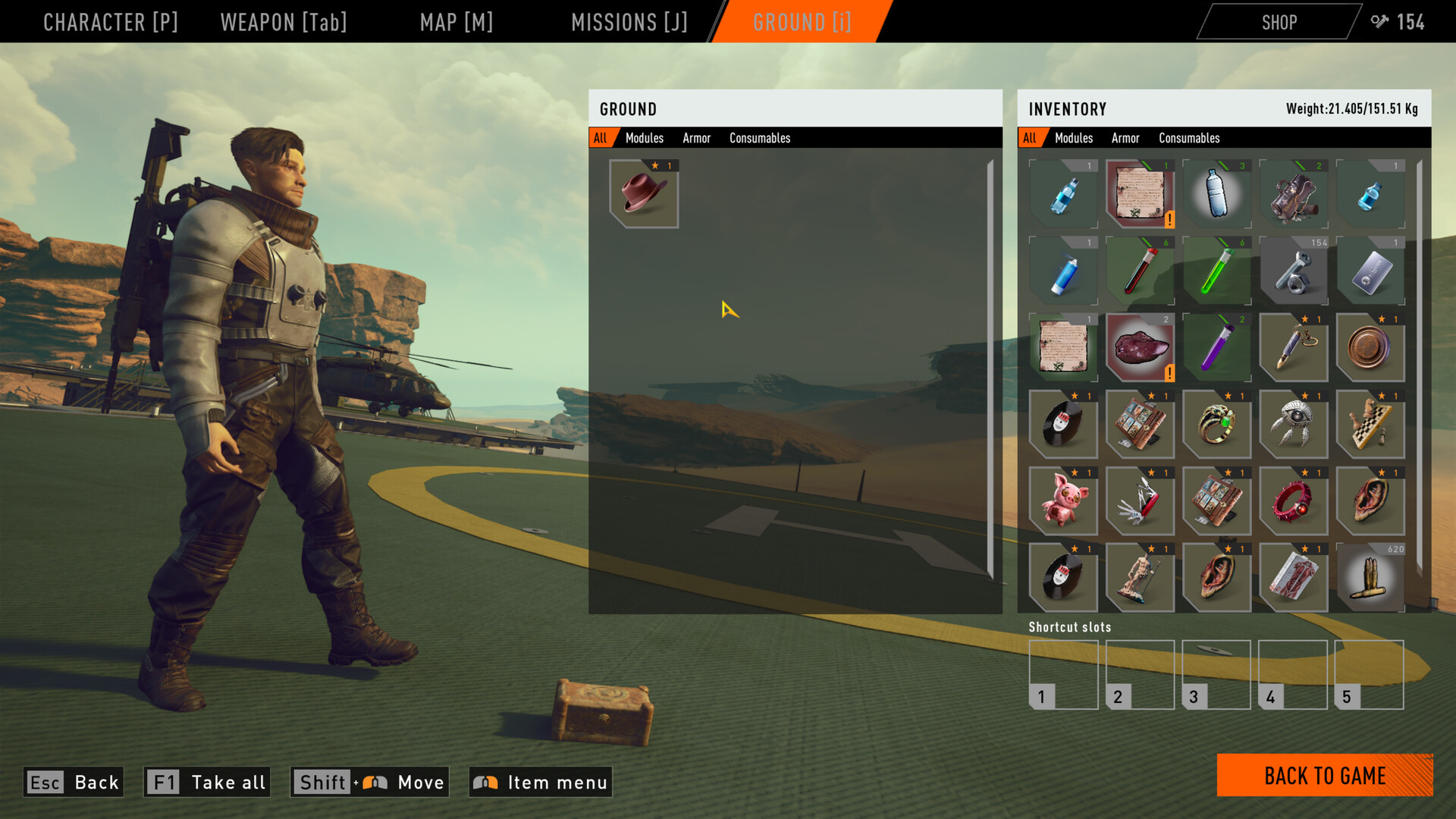The image size is (1456, 819).
Task: Click the gold ring with green gem
Action: 1217,425
